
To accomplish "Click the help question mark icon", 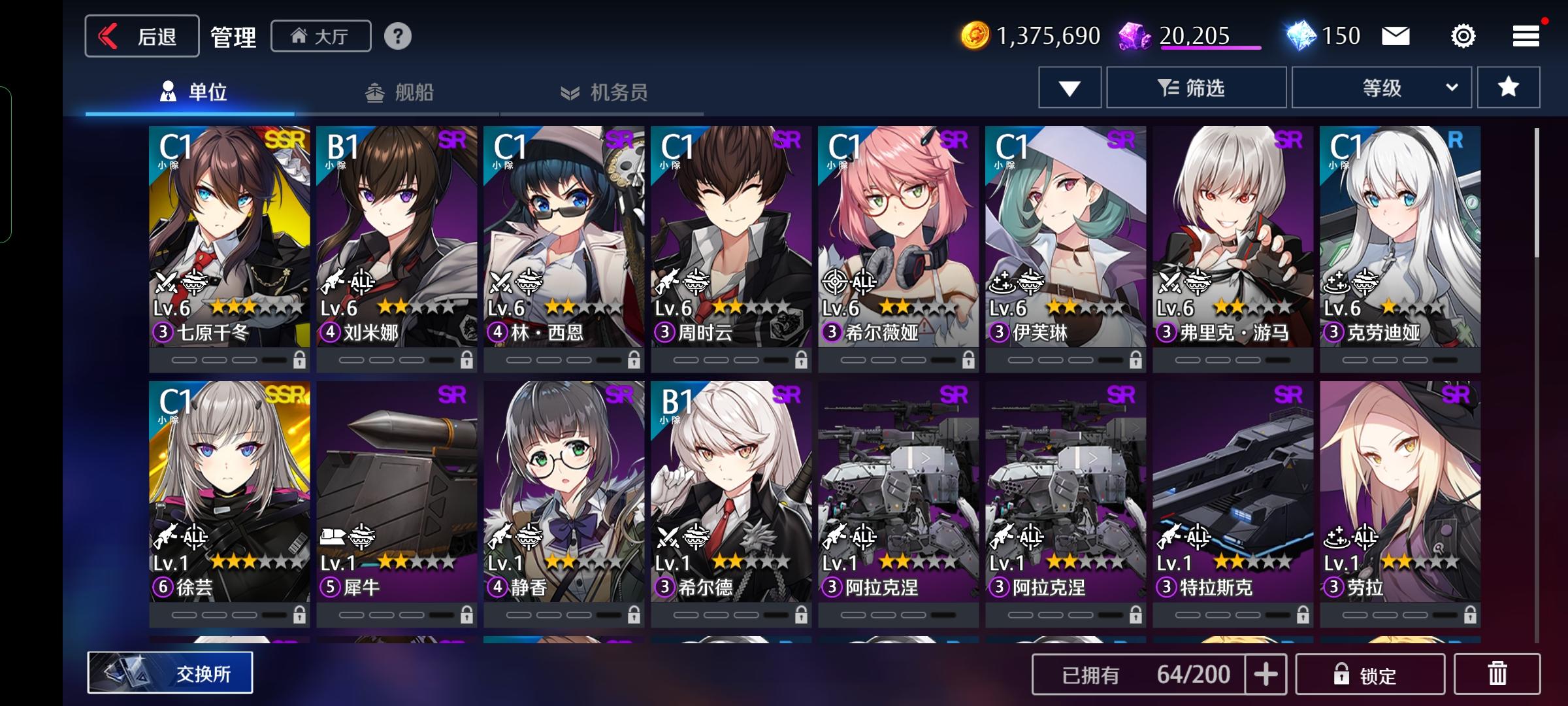I will point(399,37).
